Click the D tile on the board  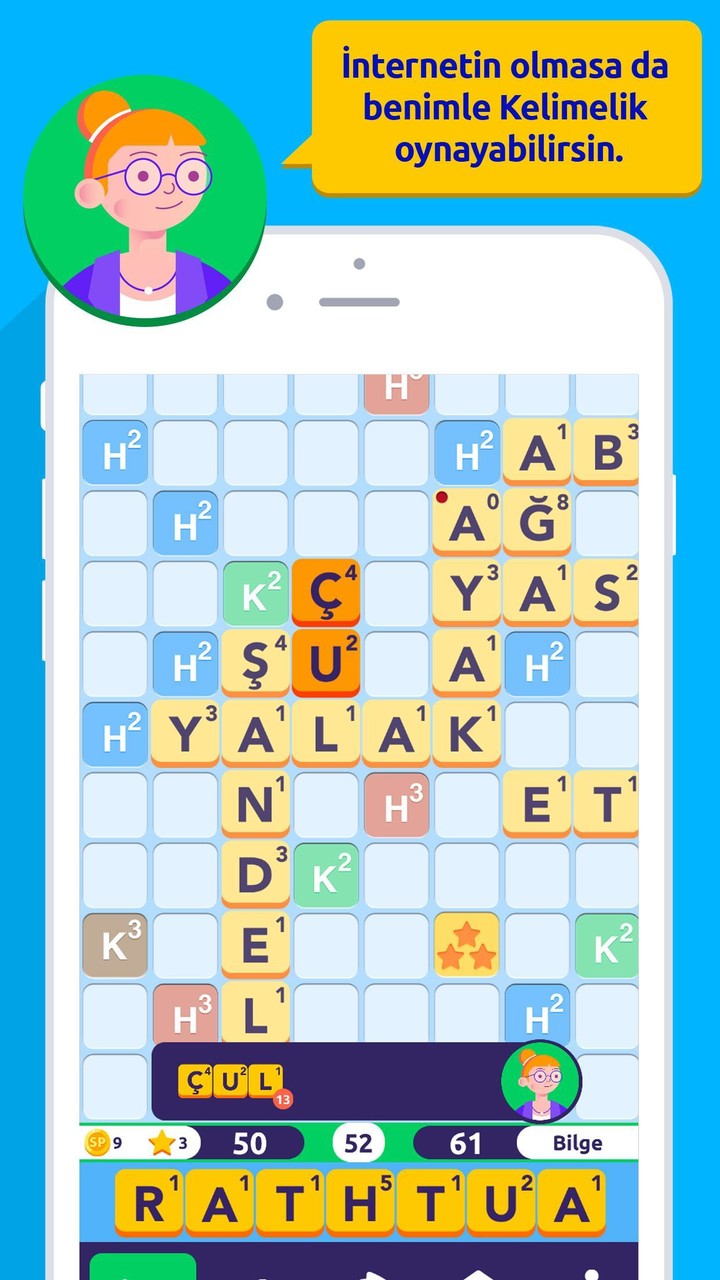255,874
